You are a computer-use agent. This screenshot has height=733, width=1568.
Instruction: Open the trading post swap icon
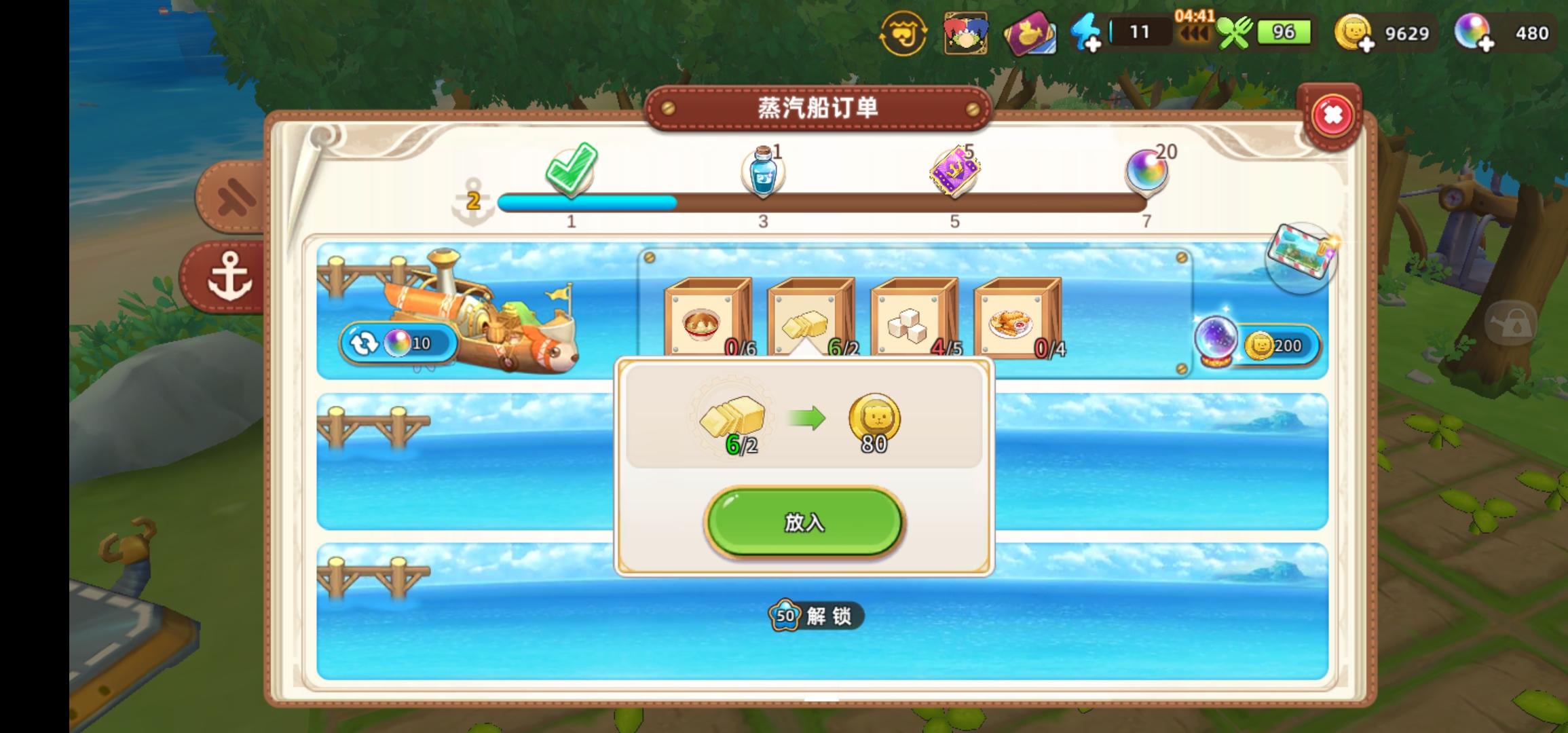(904, 32)
